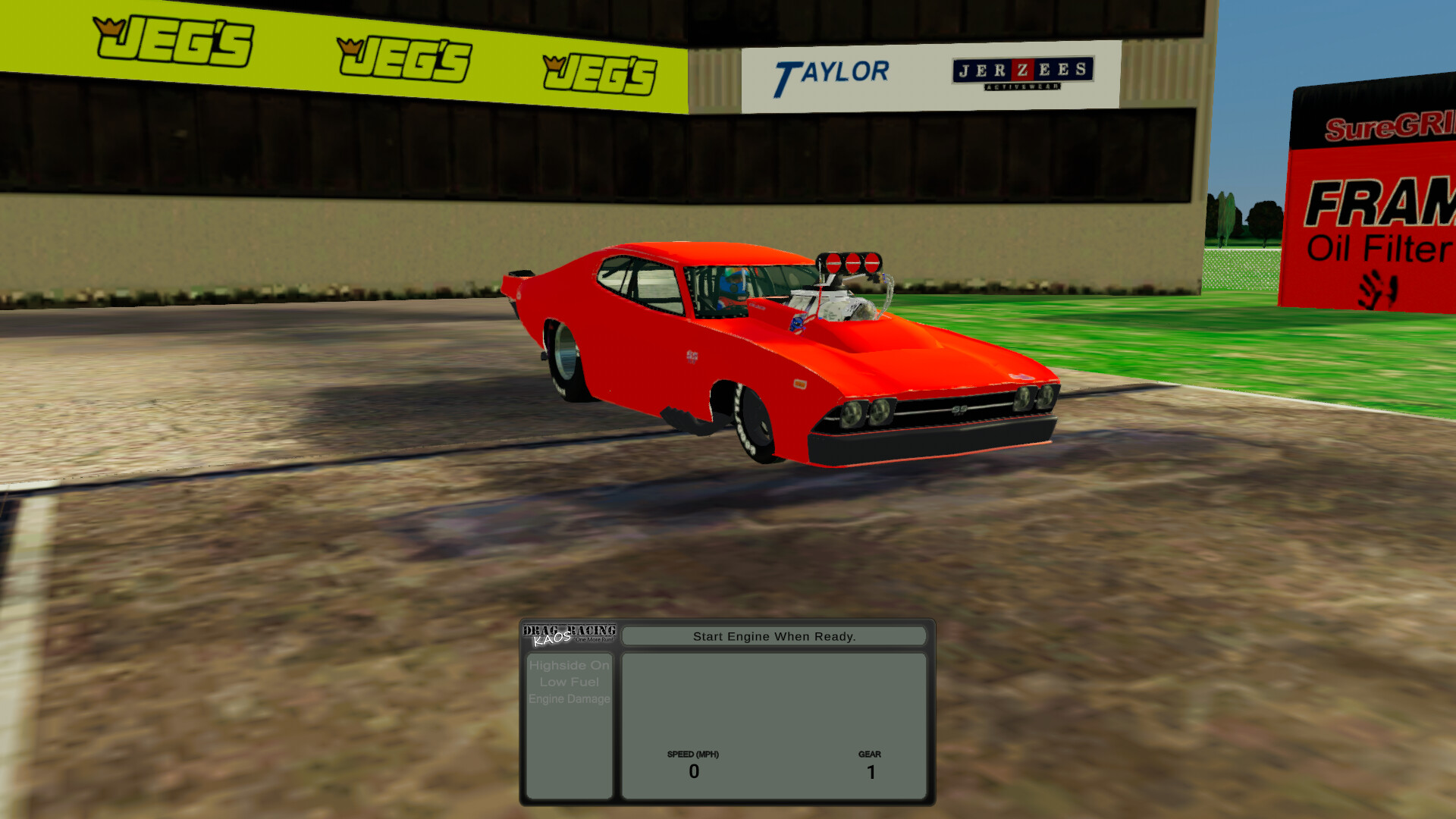1456x819 pixels.
Task: Click the Jerzees Activewear logo
Action: click(1022, 72)
